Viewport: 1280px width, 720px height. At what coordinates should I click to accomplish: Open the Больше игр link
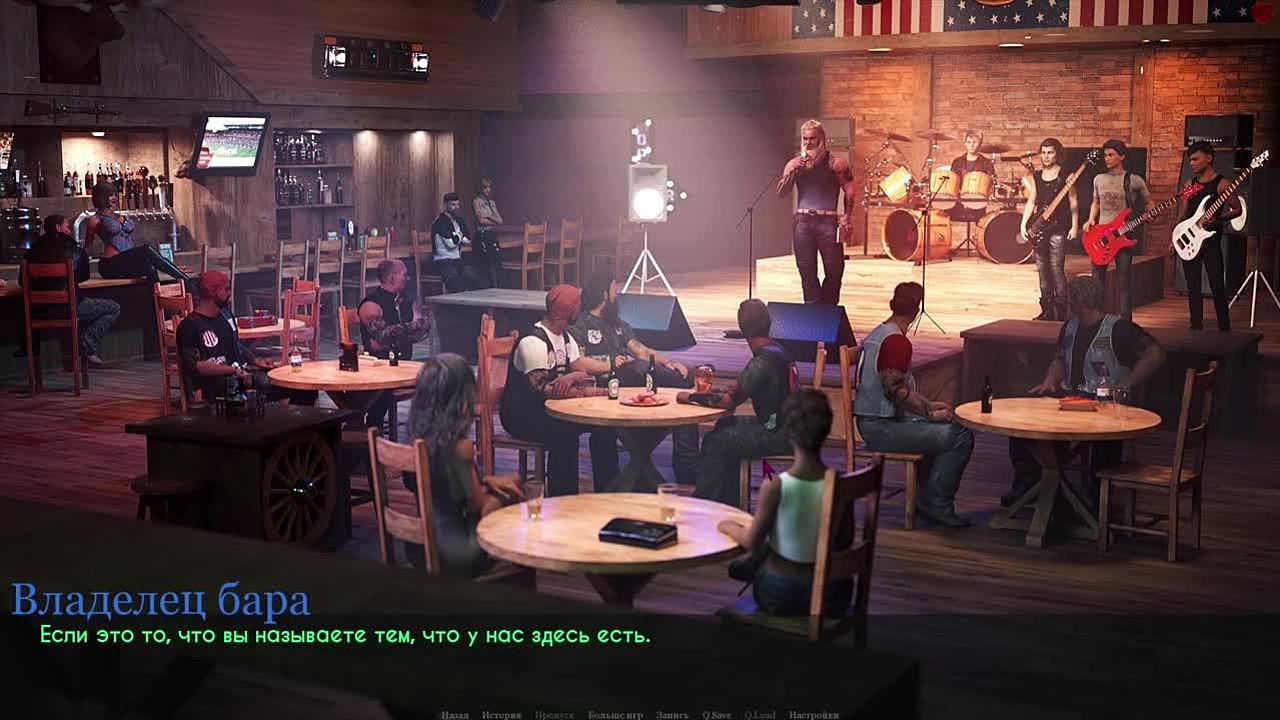[615, 715]
